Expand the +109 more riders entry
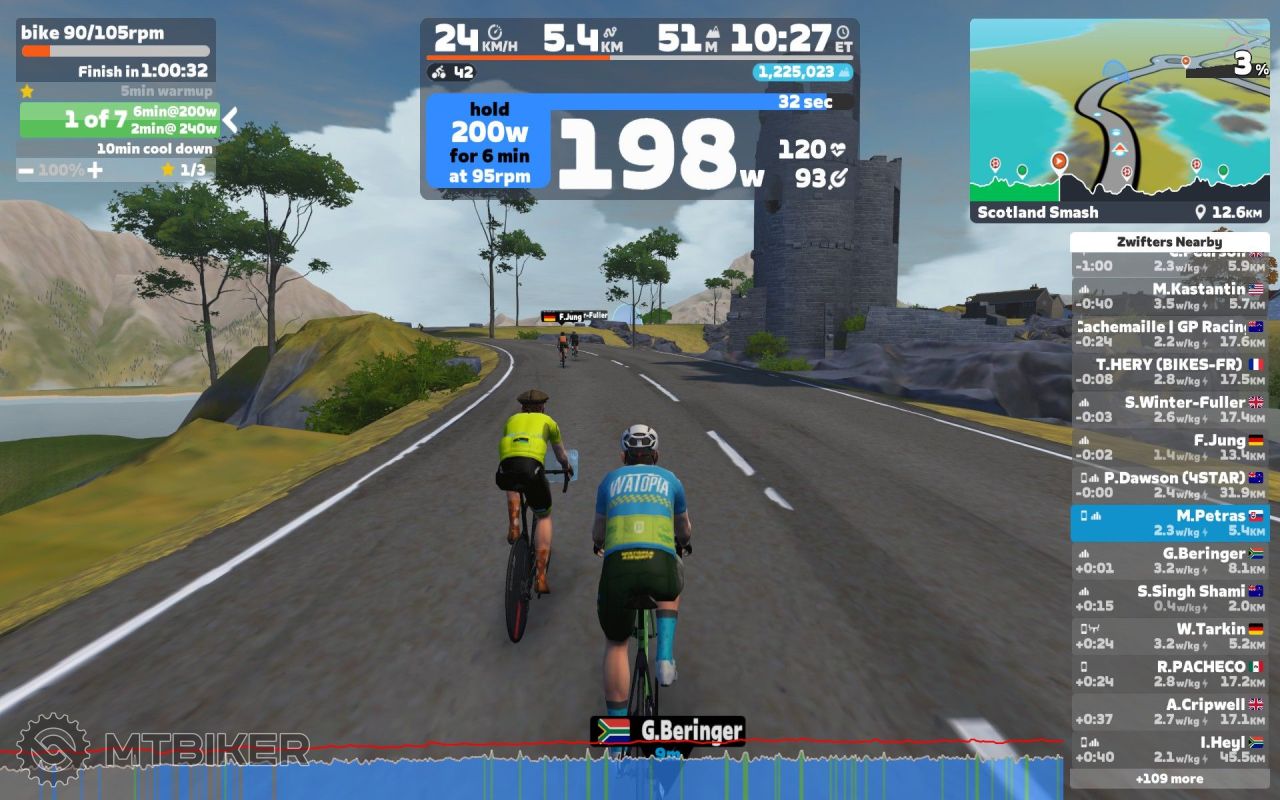The height and width of the screenshot is (800, 1280). [x=1169, y=779]
